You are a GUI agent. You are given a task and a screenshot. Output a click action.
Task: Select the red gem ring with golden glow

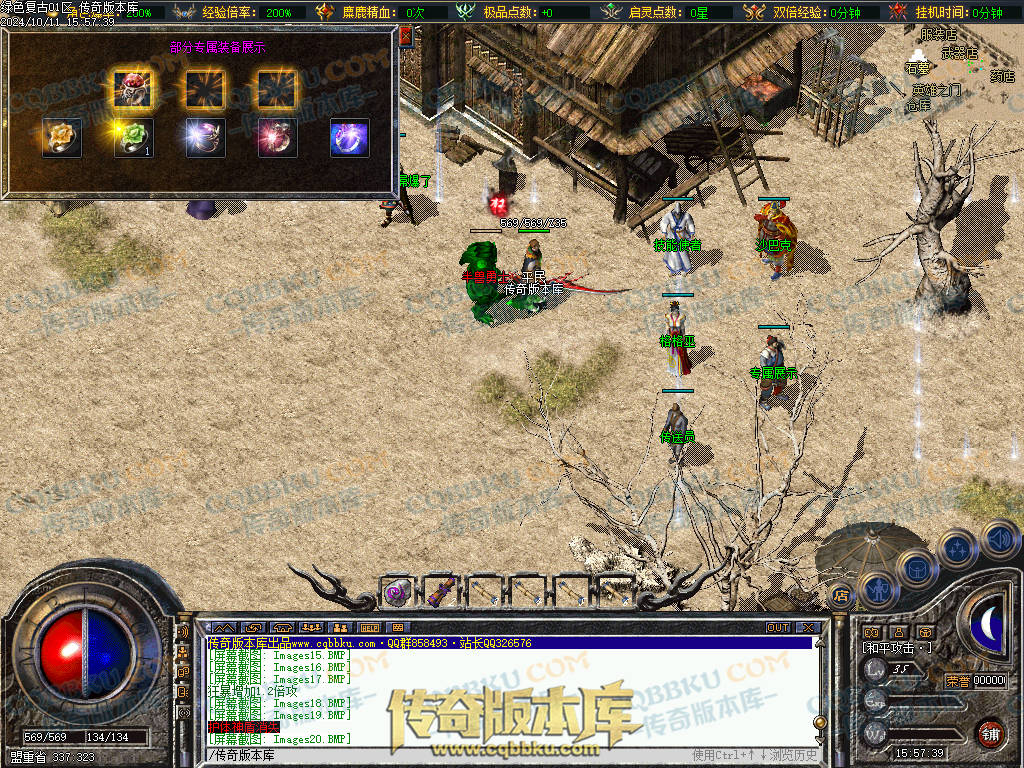[x=133, y=89]
